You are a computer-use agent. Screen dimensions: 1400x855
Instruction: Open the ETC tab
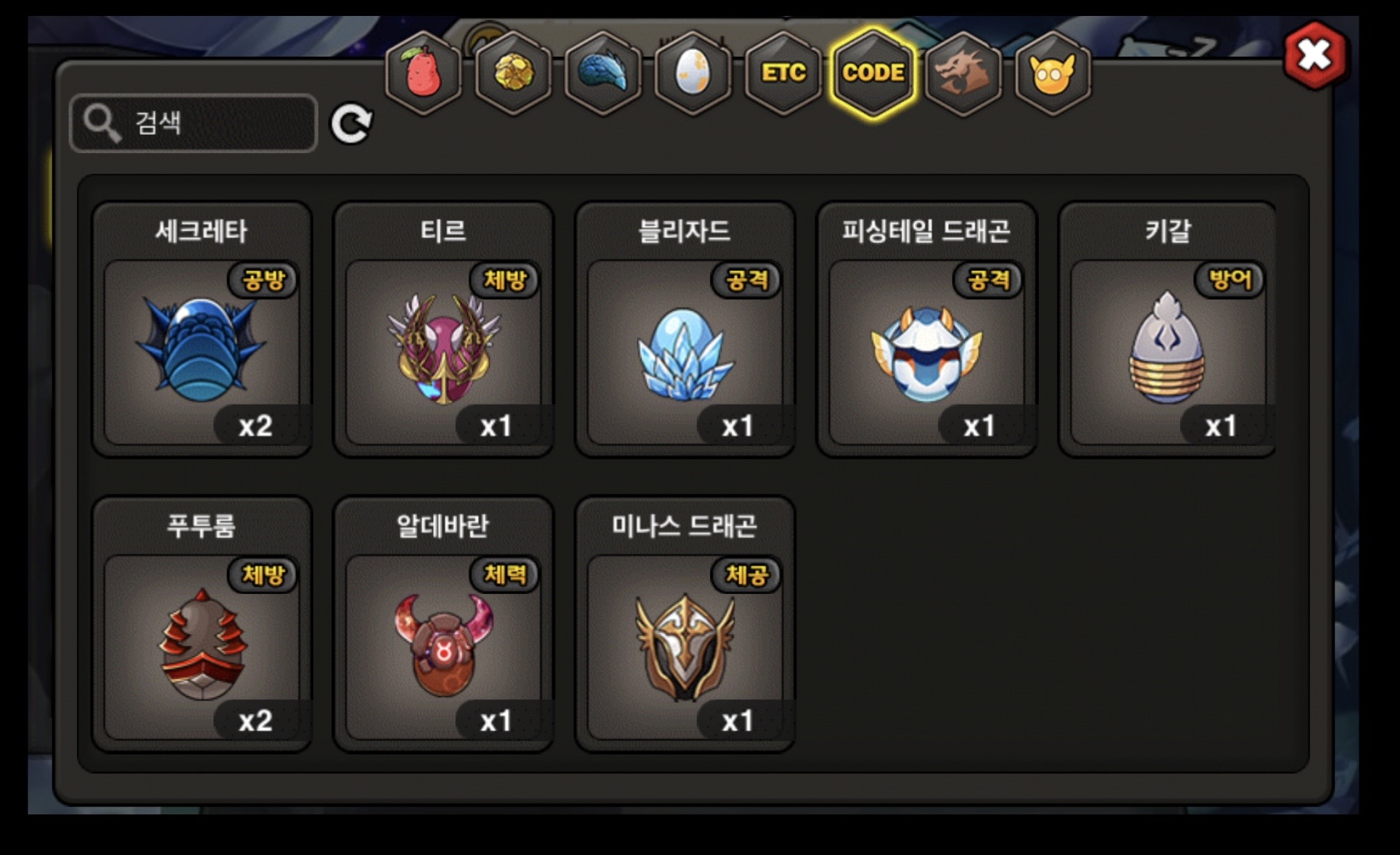coord(783,73)
